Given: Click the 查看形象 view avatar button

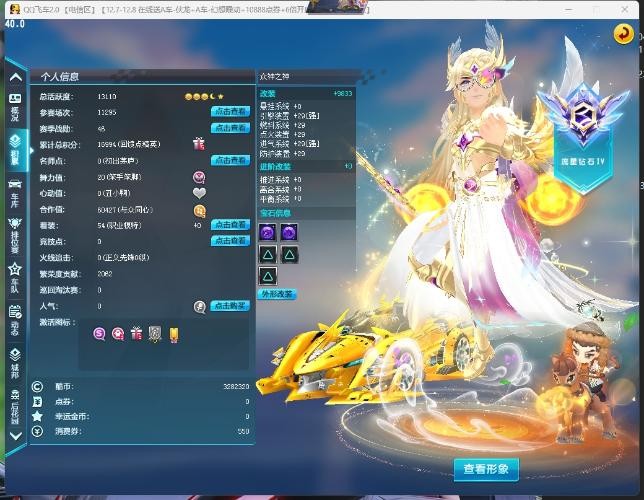Looking at the screenshot, I should point(486,468).
